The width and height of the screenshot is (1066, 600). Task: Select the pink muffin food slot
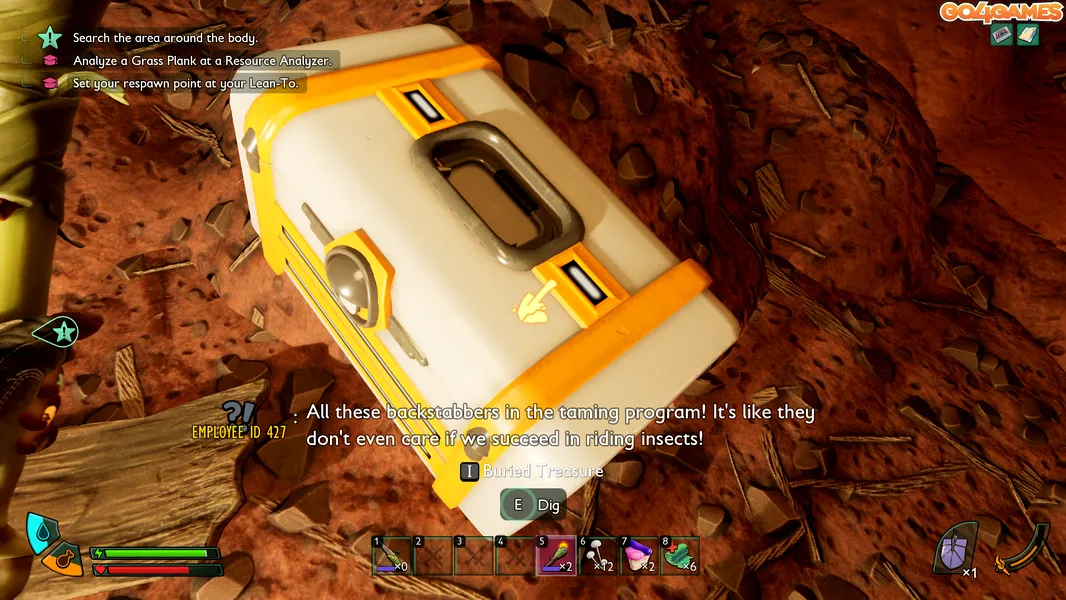(638, 556)
